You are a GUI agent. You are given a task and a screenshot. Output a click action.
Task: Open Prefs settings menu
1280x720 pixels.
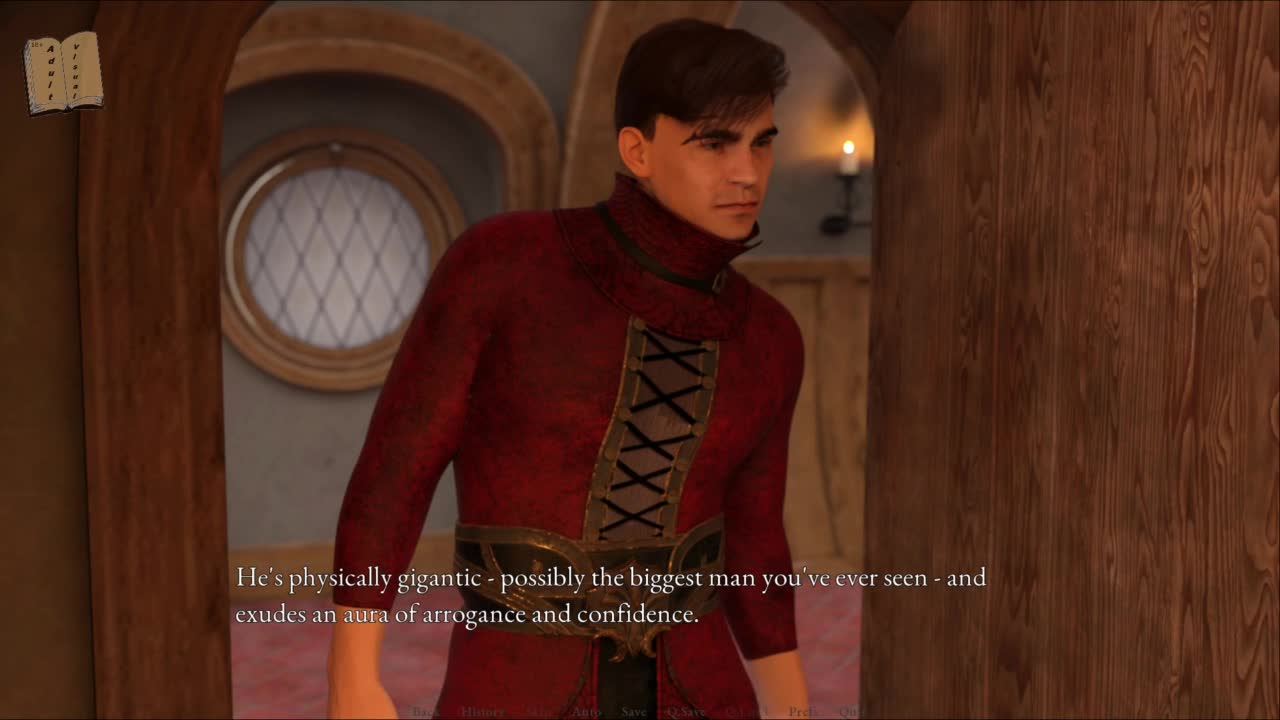tap(804, 712)
